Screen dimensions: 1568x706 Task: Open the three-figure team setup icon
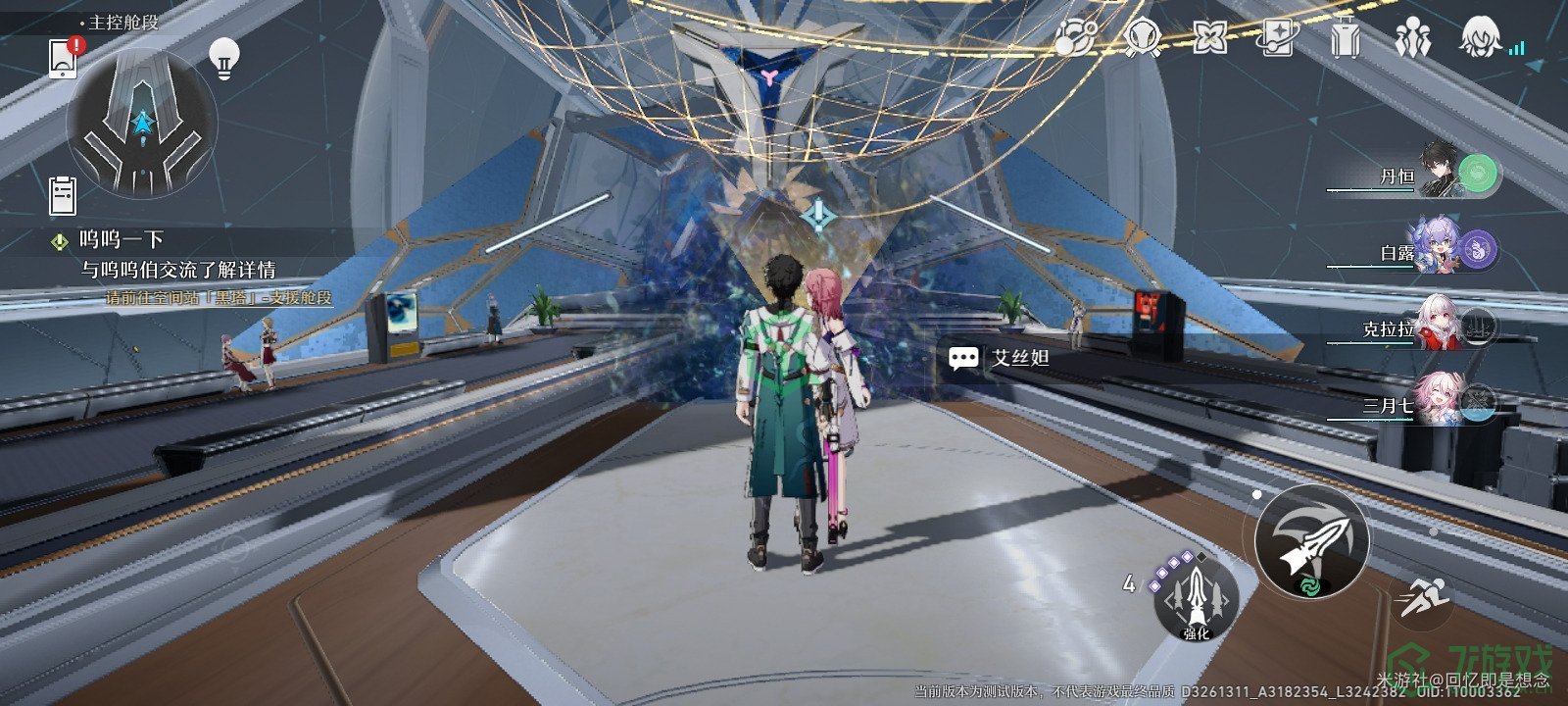point(1411,38)
